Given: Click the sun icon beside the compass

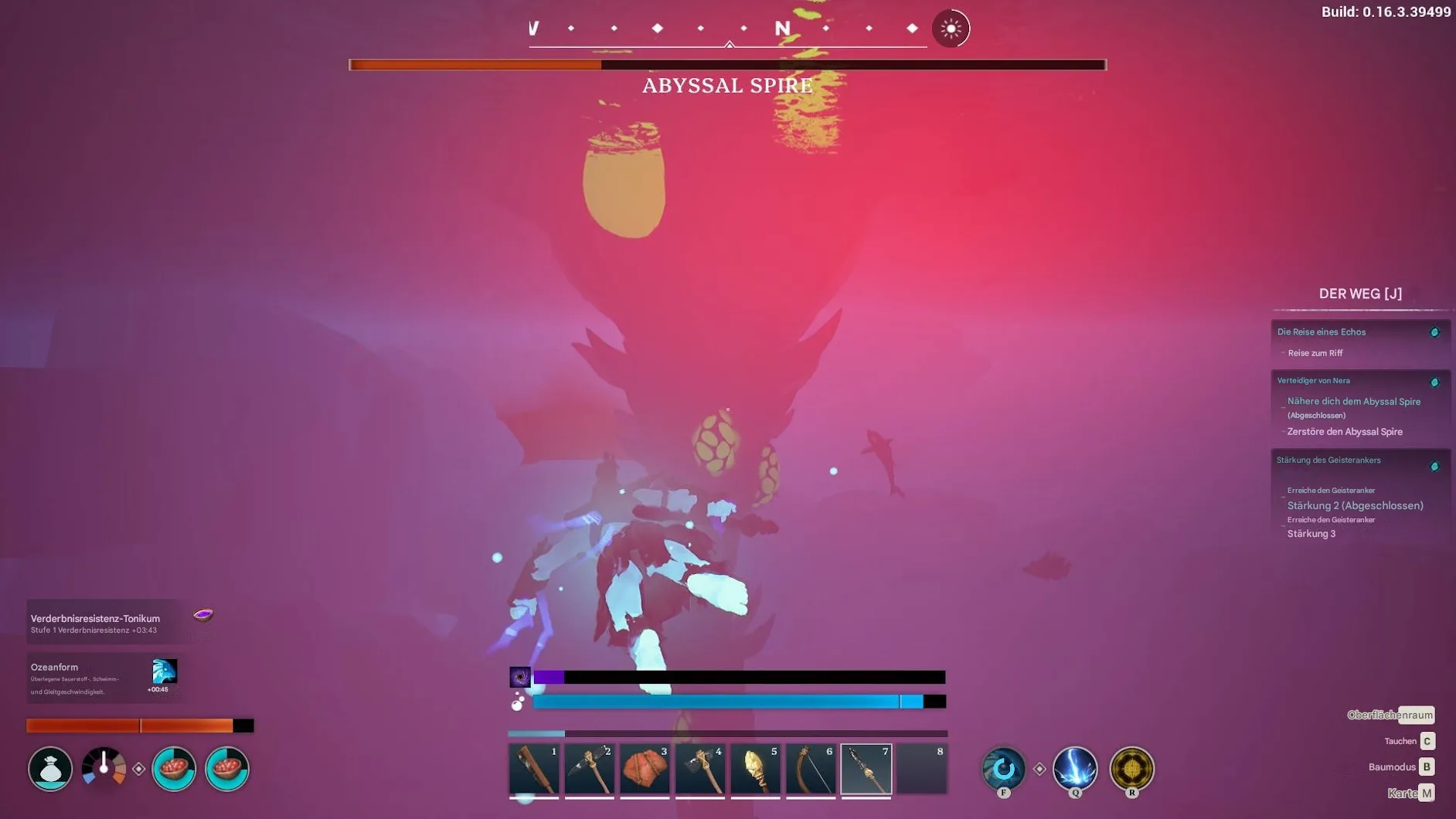Looking at the screenshot, I should tap(951, 29).
